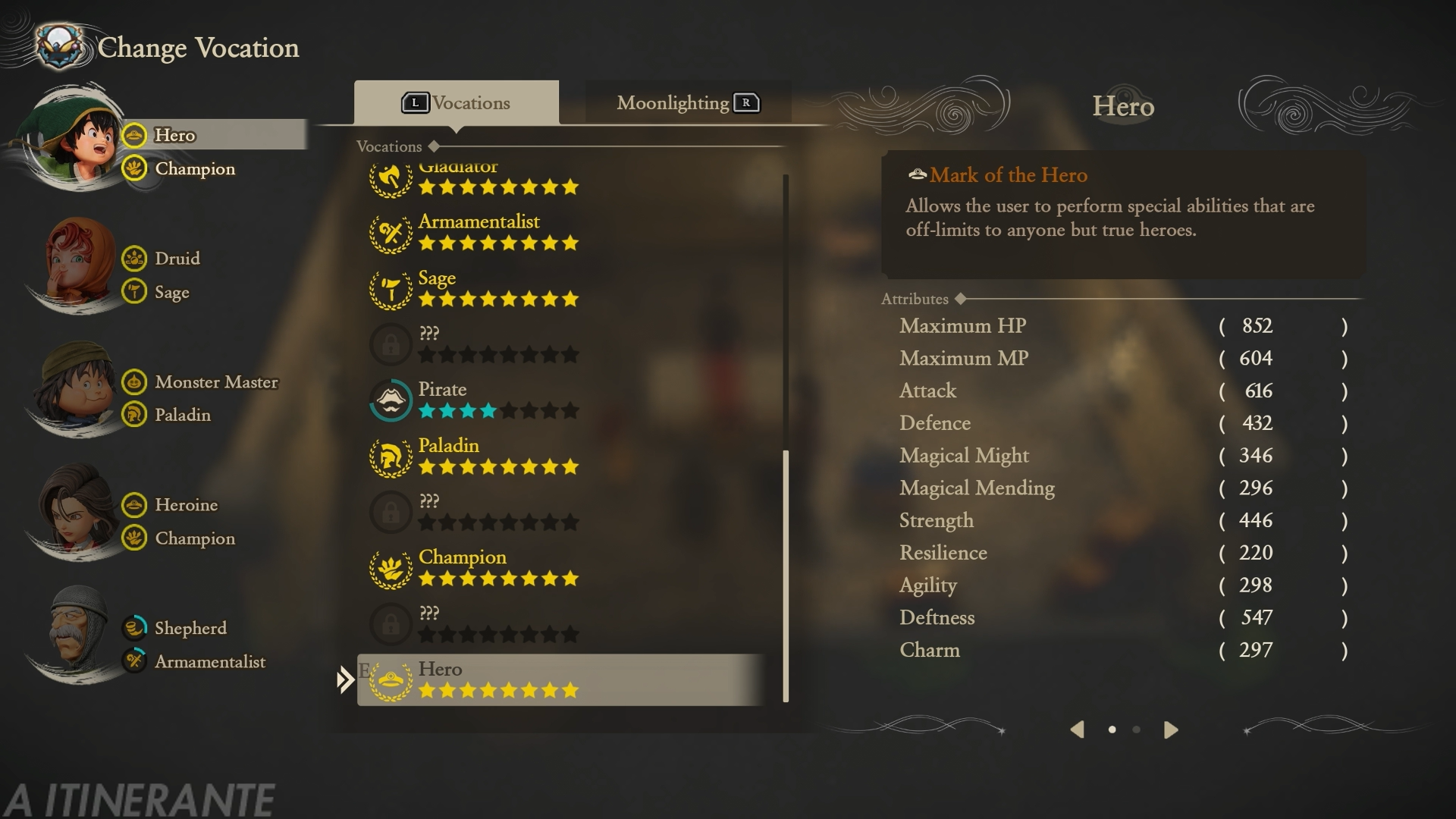The image size is (1456, 819).
Task: Go to the next attributes page
Action: pyautogui.click(x=1171, y=730)
